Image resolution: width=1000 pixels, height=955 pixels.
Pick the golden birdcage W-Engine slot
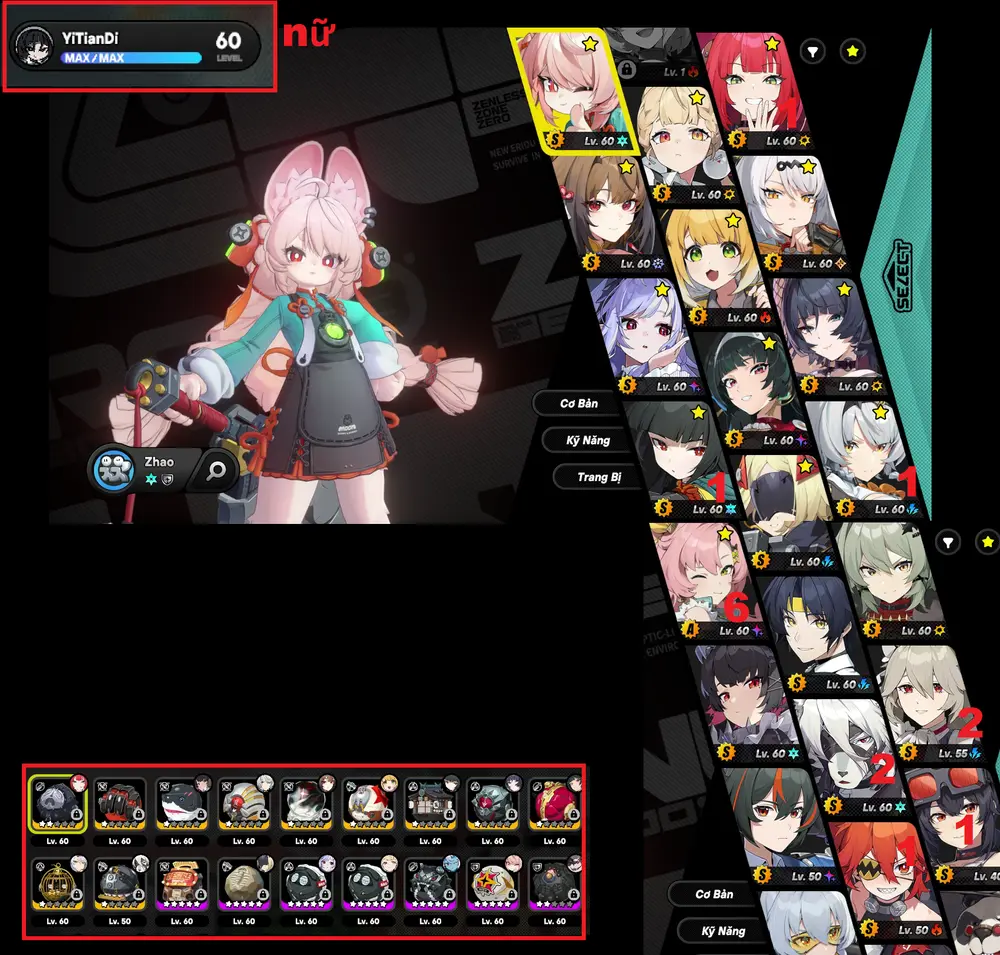(57, 888)
